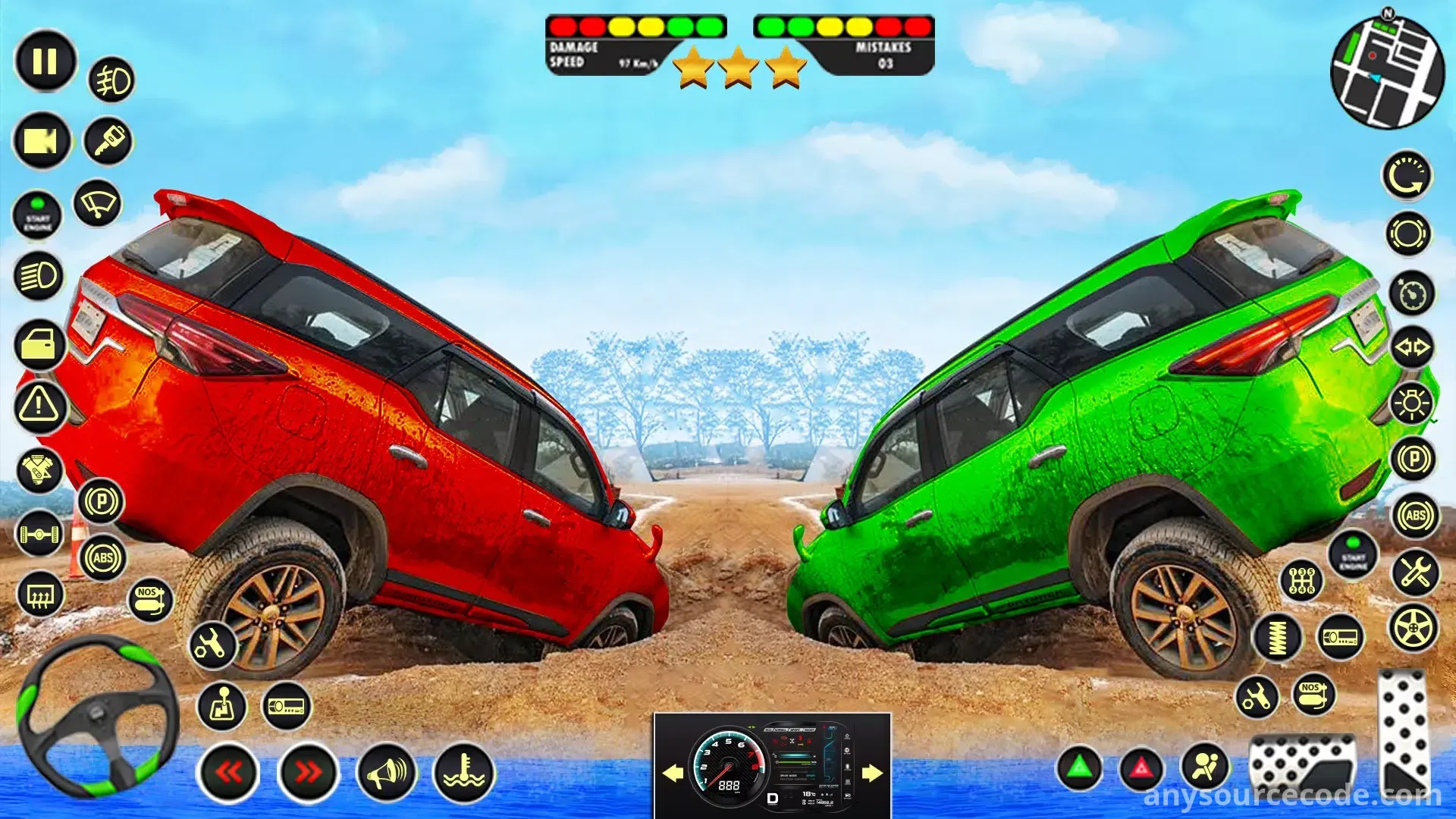Fasten the seatbelt icon
Image resolution: width=1456 pixels, height=819 pixels.
pyautogui.click(x=1205, y=767)
